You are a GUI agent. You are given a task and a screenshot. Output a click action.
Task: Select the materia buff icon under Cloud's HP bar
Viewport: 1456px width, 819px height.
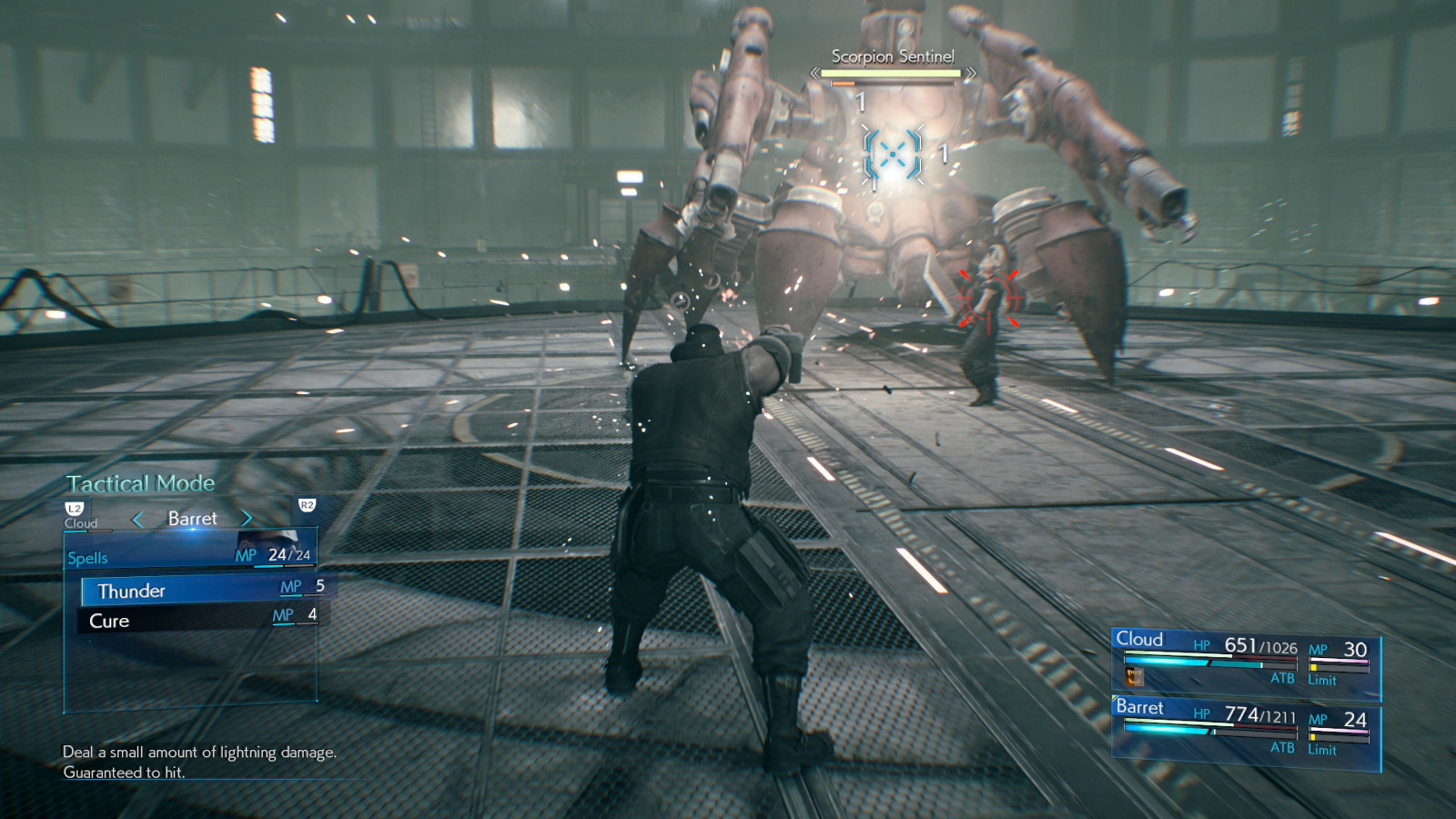pyautogui.click(x=1132, y=675)
